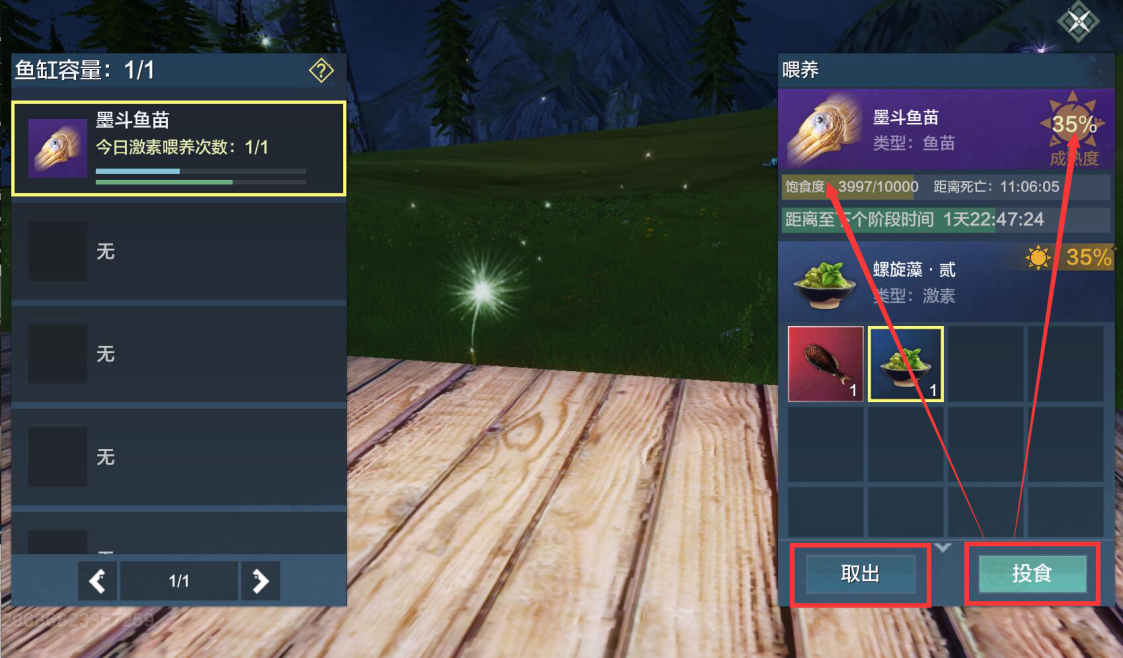Select the 墨斗鱼苗 fish tank row
The width and height of the screenshot is (1123, 658).
(x=178, y=148)
